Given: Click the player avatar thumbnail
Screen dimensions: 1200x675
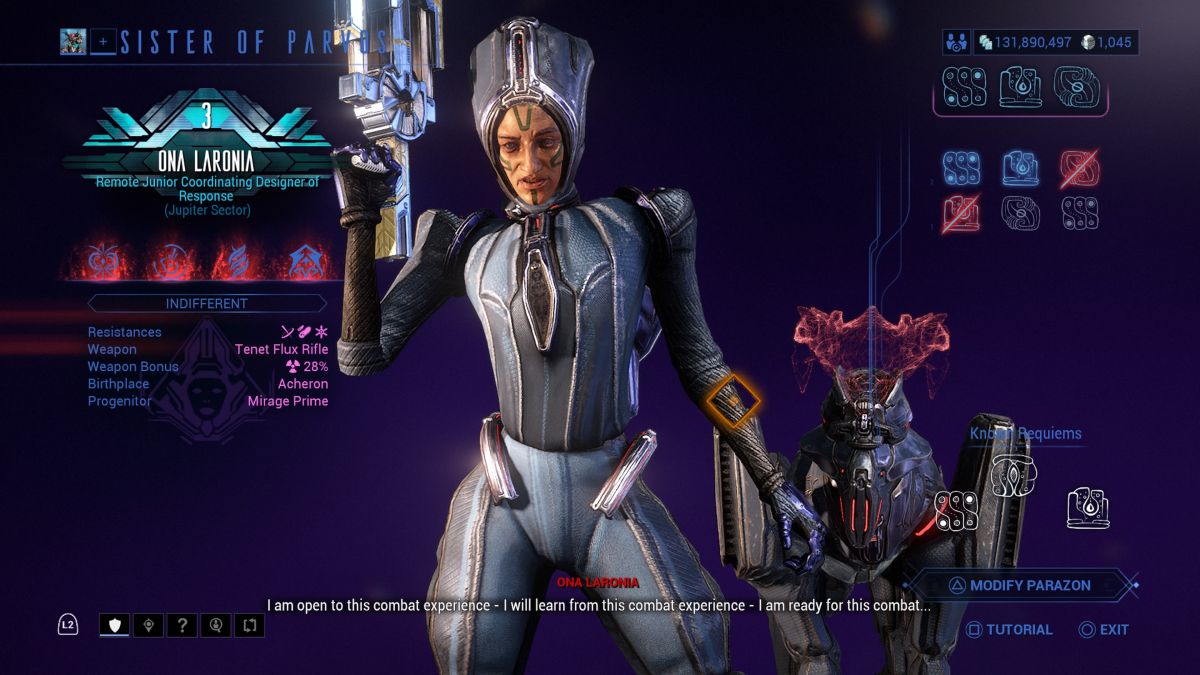Looking at the screenshot, I should (73, 42).
